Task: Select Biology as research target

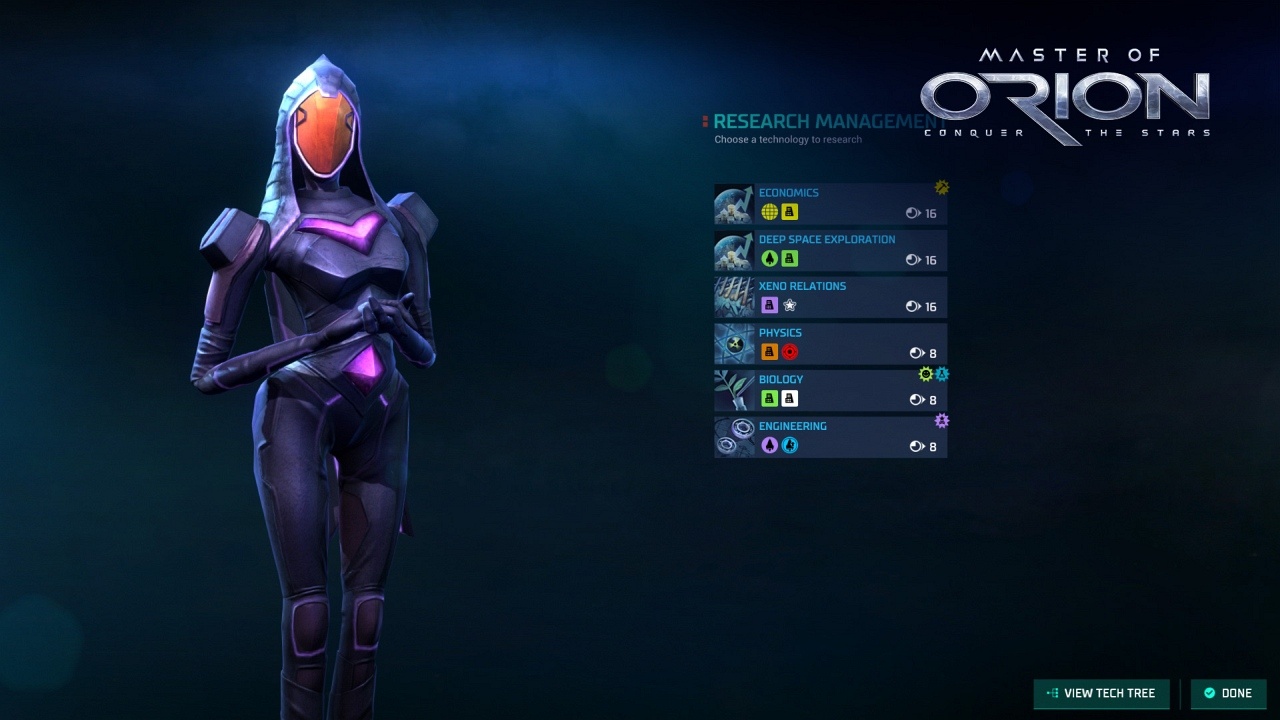Action: 830,390
